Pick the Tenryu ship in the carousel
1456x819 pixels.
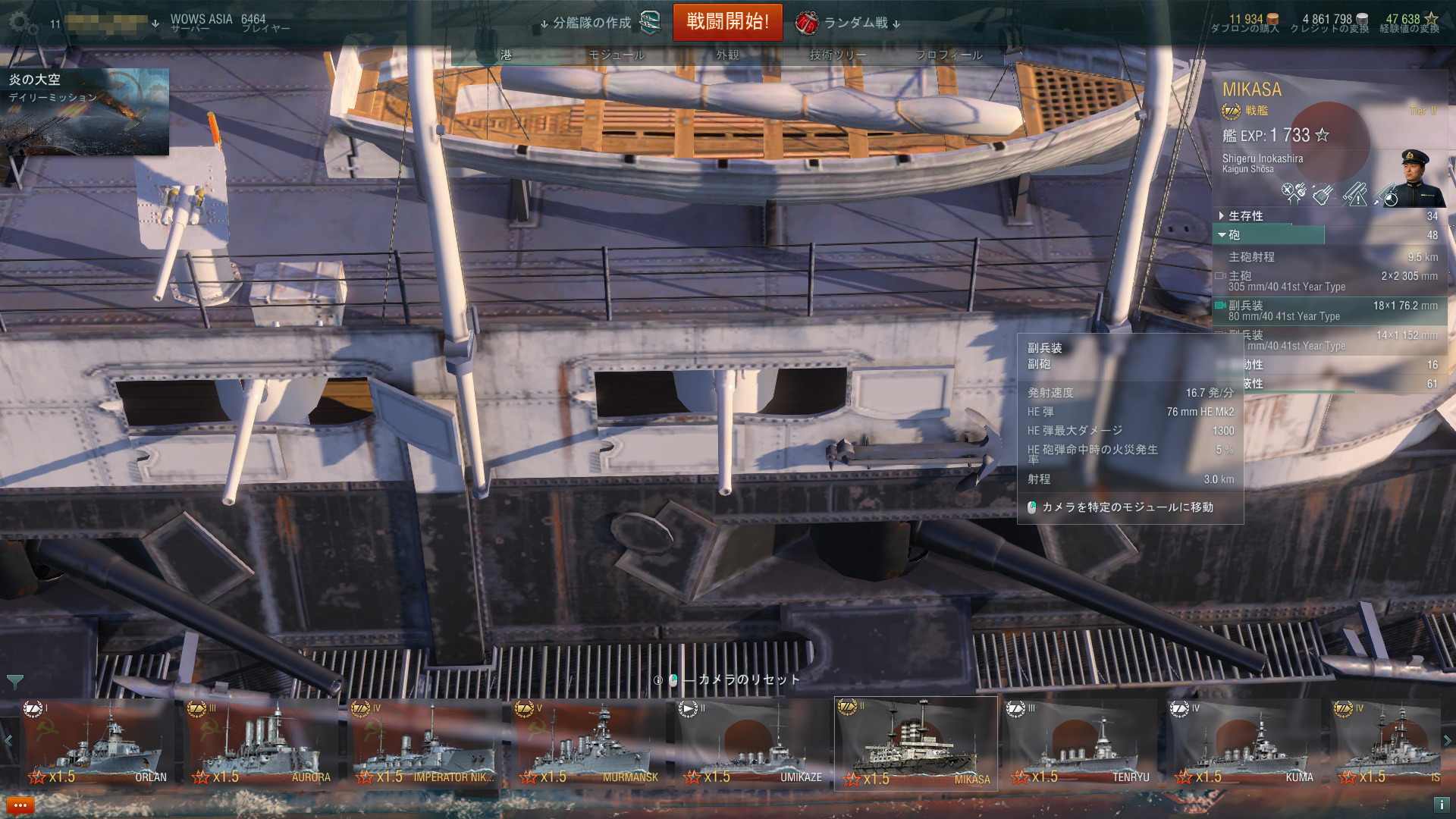click(1079, 743)
